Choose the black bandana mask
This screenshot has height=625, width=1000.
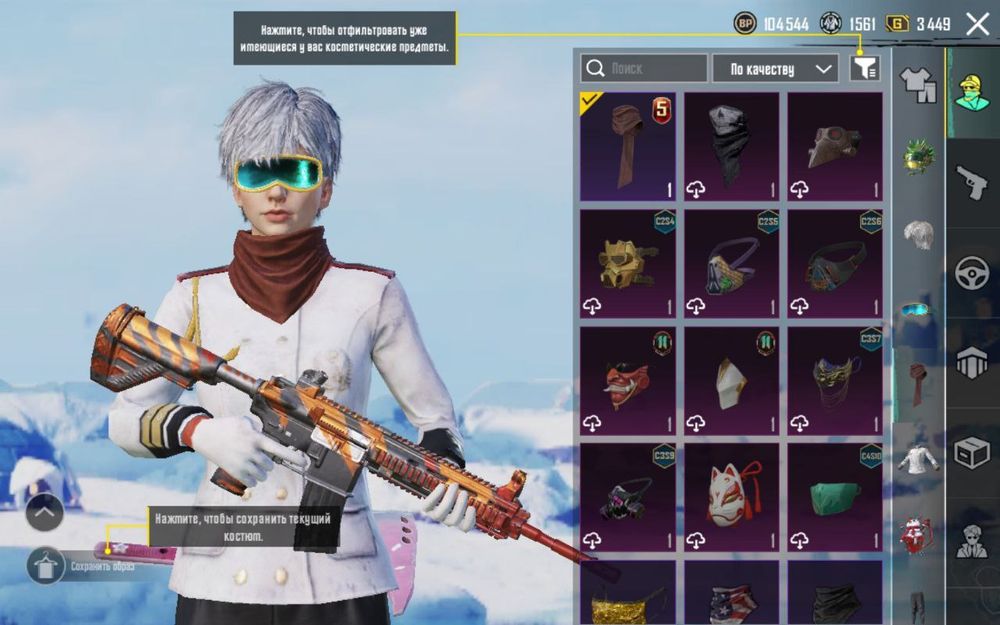tap(731, 147)
